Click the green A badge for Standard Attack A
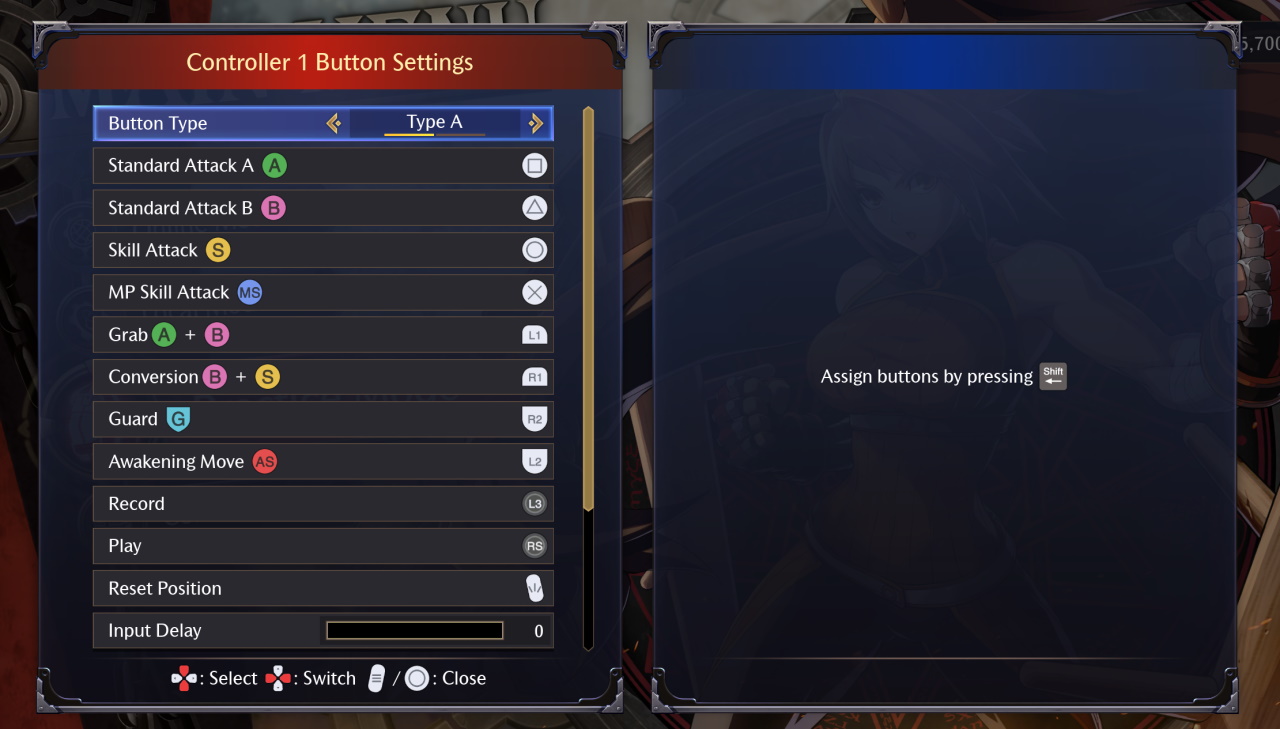Viewport: 1280px width, 729px height. [274, 165]
